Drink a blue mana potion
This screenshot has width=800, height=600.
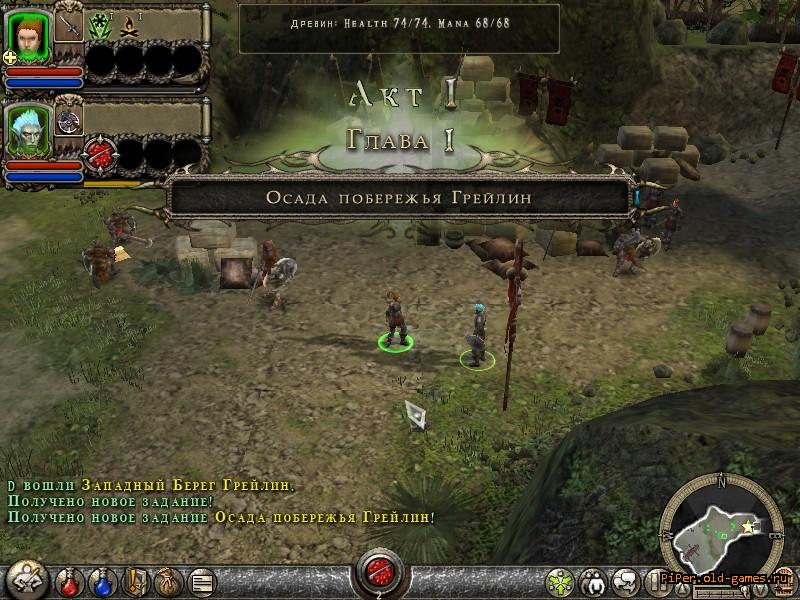[102, 580]
